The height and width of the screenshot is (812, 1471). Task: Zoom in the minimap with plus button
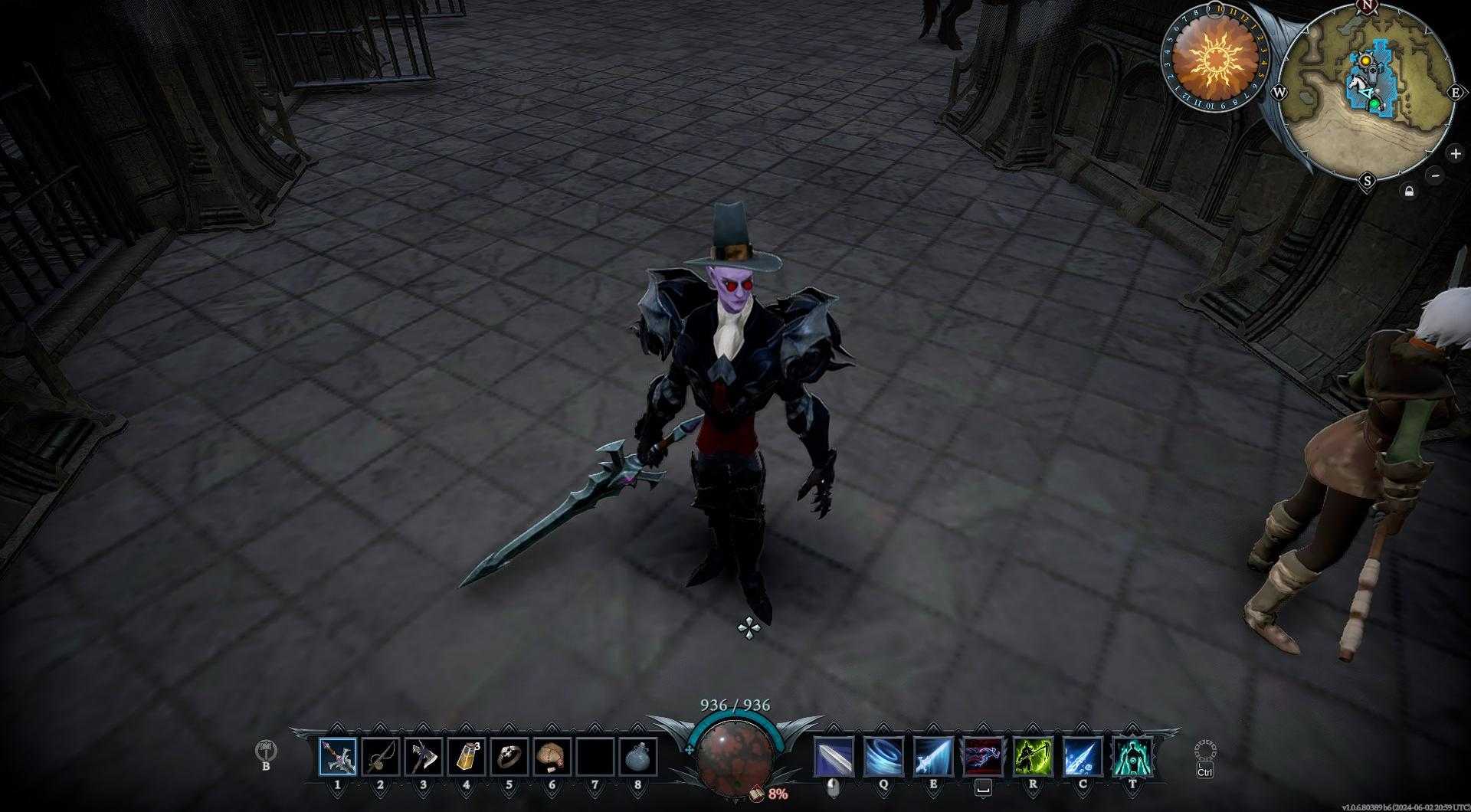(x=1455, y=153)
